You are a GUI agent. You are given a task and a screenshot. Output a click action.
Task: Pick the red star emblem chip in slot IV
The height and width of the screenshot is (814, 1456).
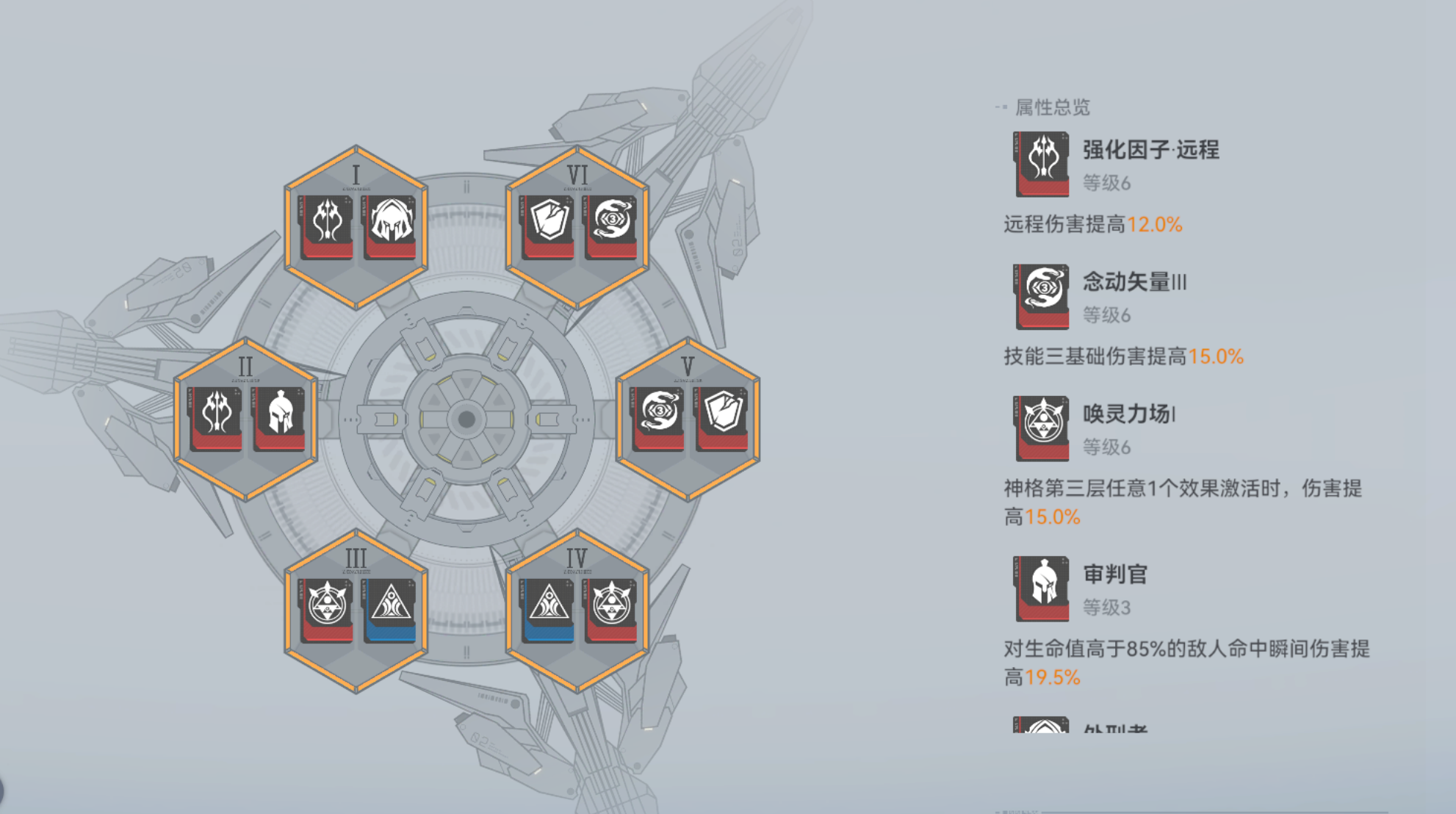(611, 609)
